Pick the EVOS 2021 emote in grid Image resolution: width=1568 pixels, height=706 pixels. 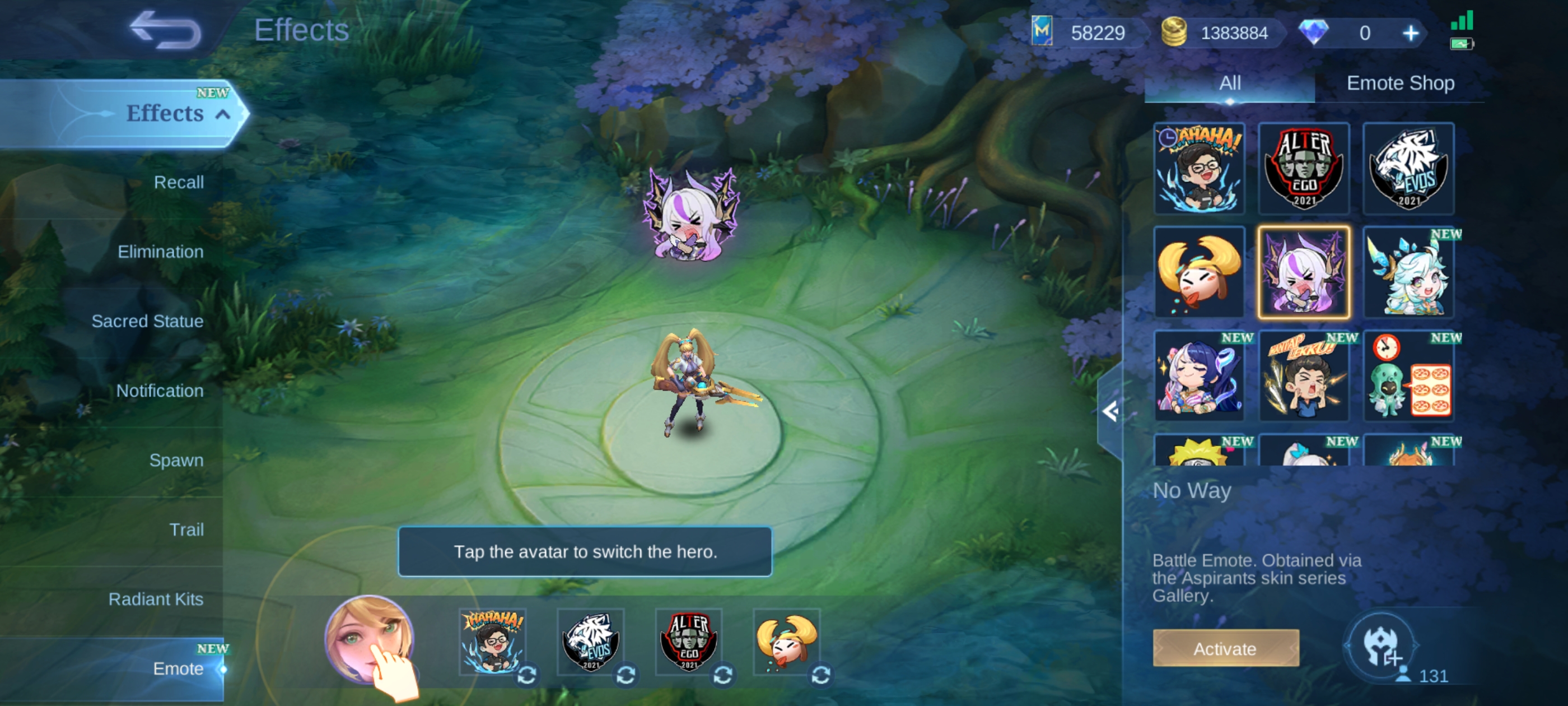(1408, 169)
